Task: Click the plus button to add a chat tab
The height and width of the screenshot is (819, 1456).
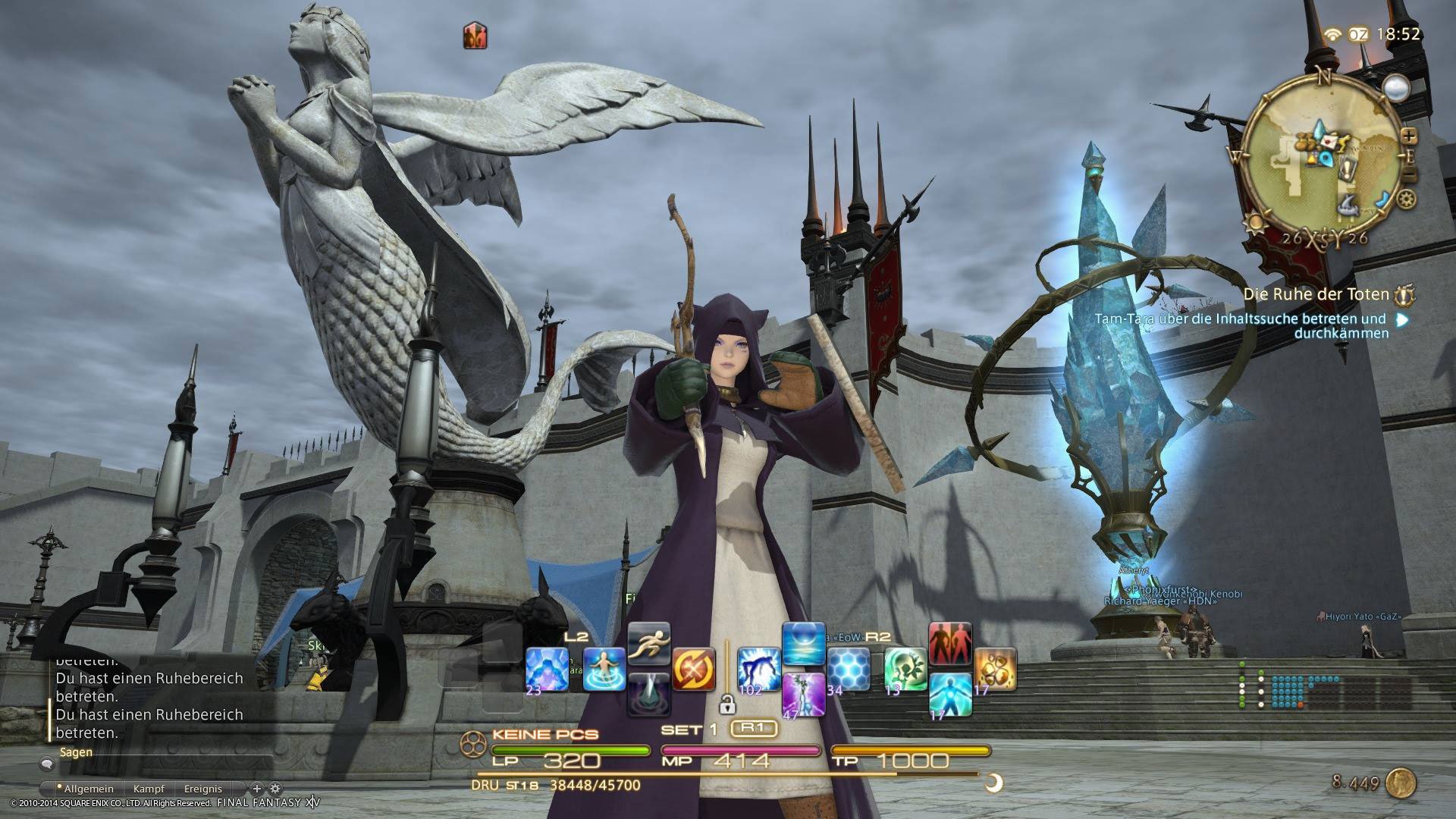Action: (257, 788)
